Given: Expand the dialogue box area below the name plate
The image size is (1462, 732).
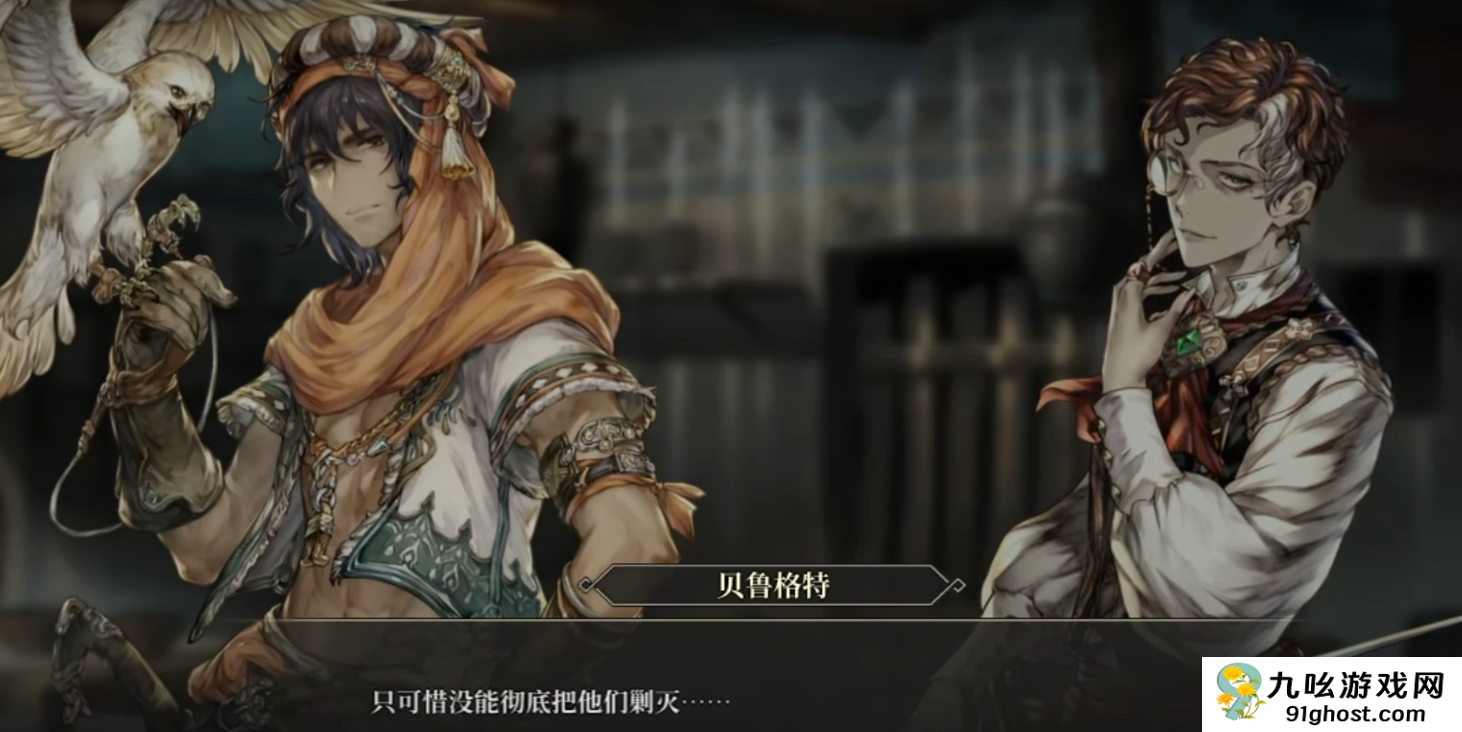Looking at the screenshot, I should pos(730,690).
